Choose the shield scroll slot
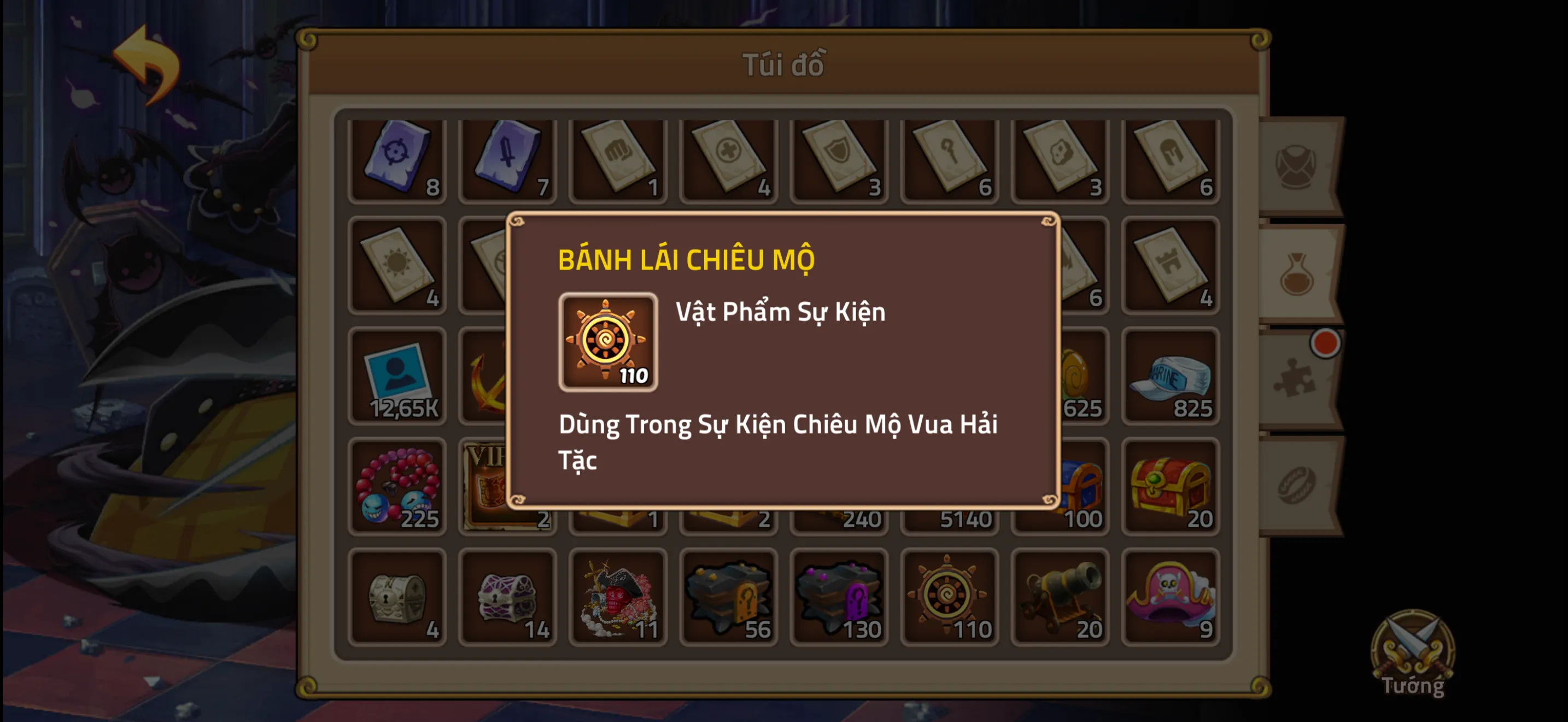Viewport: 1568px width, 722px height. click(839, 160)
